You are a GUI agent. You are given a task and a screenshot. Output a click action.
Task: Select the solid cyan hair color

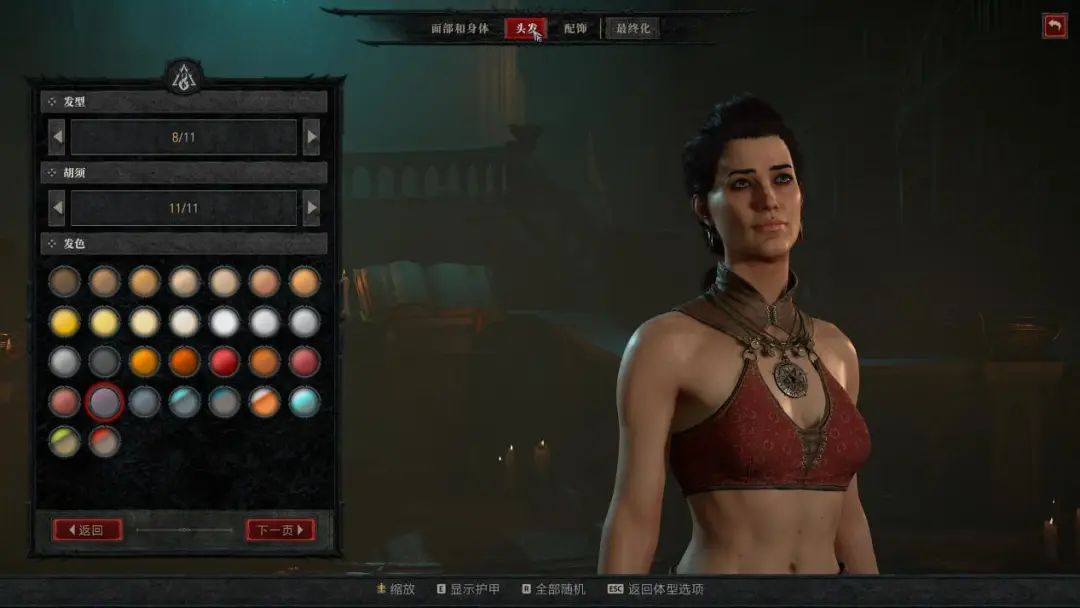coord(305,401)
